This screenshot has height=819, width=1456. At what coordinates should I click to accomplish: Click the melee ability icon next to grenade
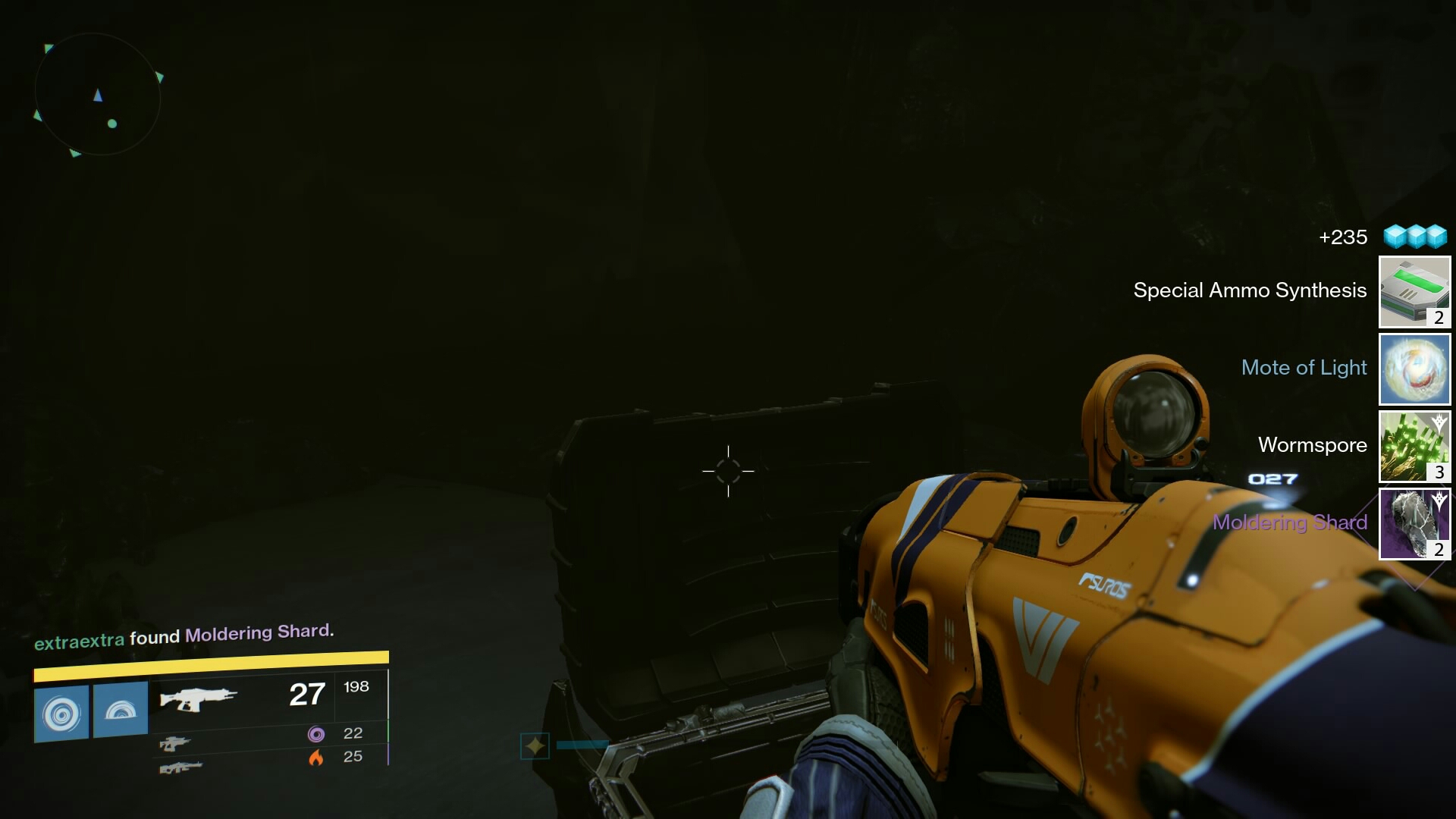[121, 711]
